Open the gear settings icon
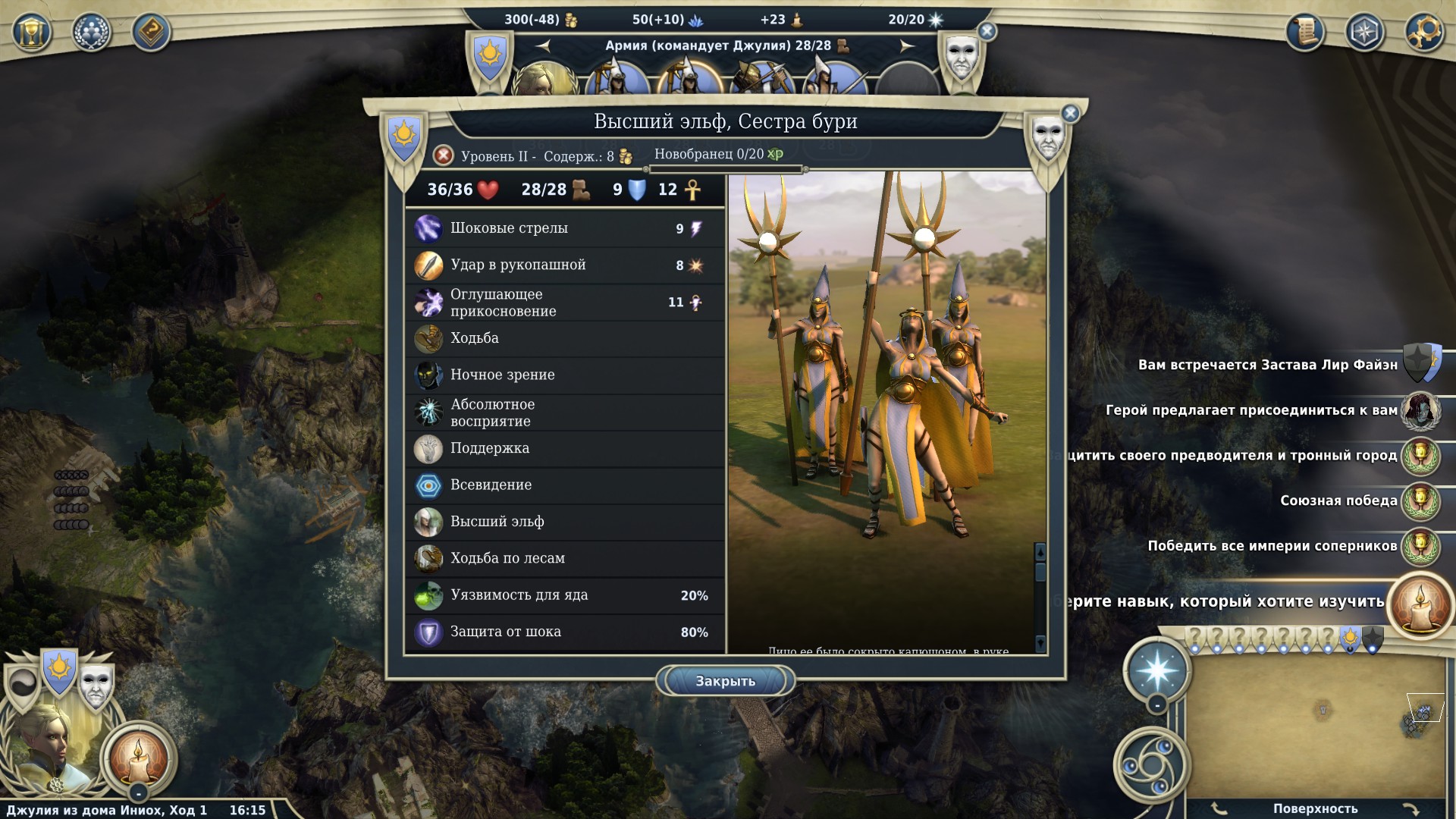Image resolution: width=1456 pixels, height=819 pixels. 1423,32
